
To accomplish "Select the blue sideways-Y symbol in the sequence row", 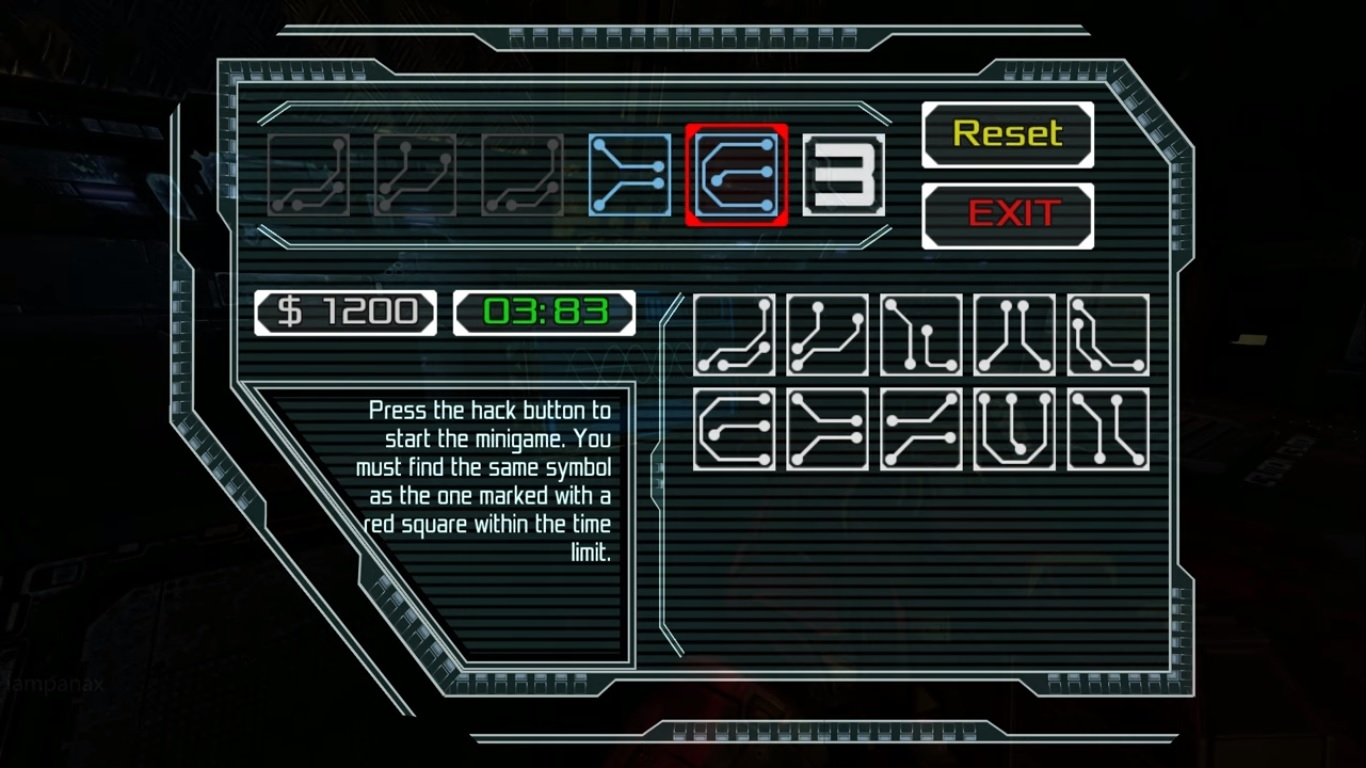I will tap(630, 175).
